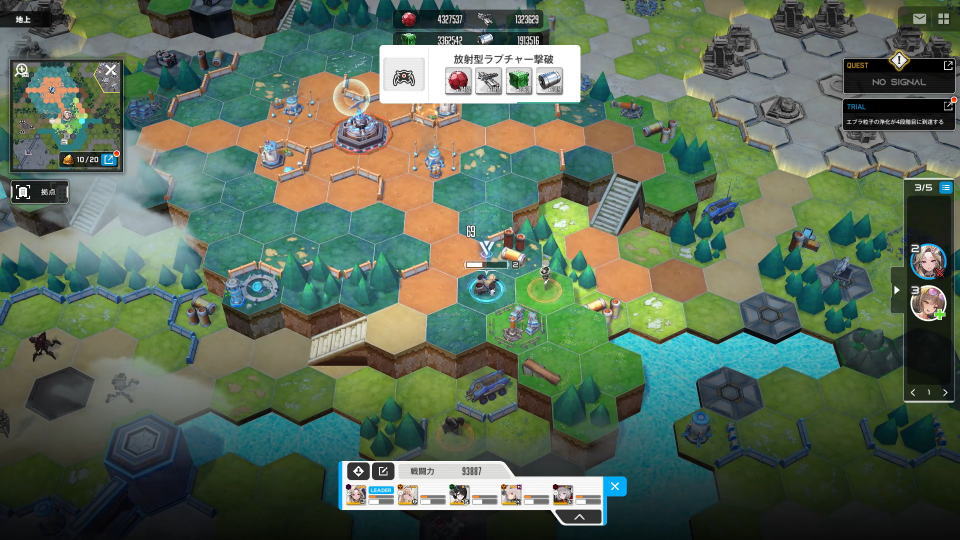Screen dimensions: 960x540
Task: Select the LEADER character portrait
Action: (357, 494)
